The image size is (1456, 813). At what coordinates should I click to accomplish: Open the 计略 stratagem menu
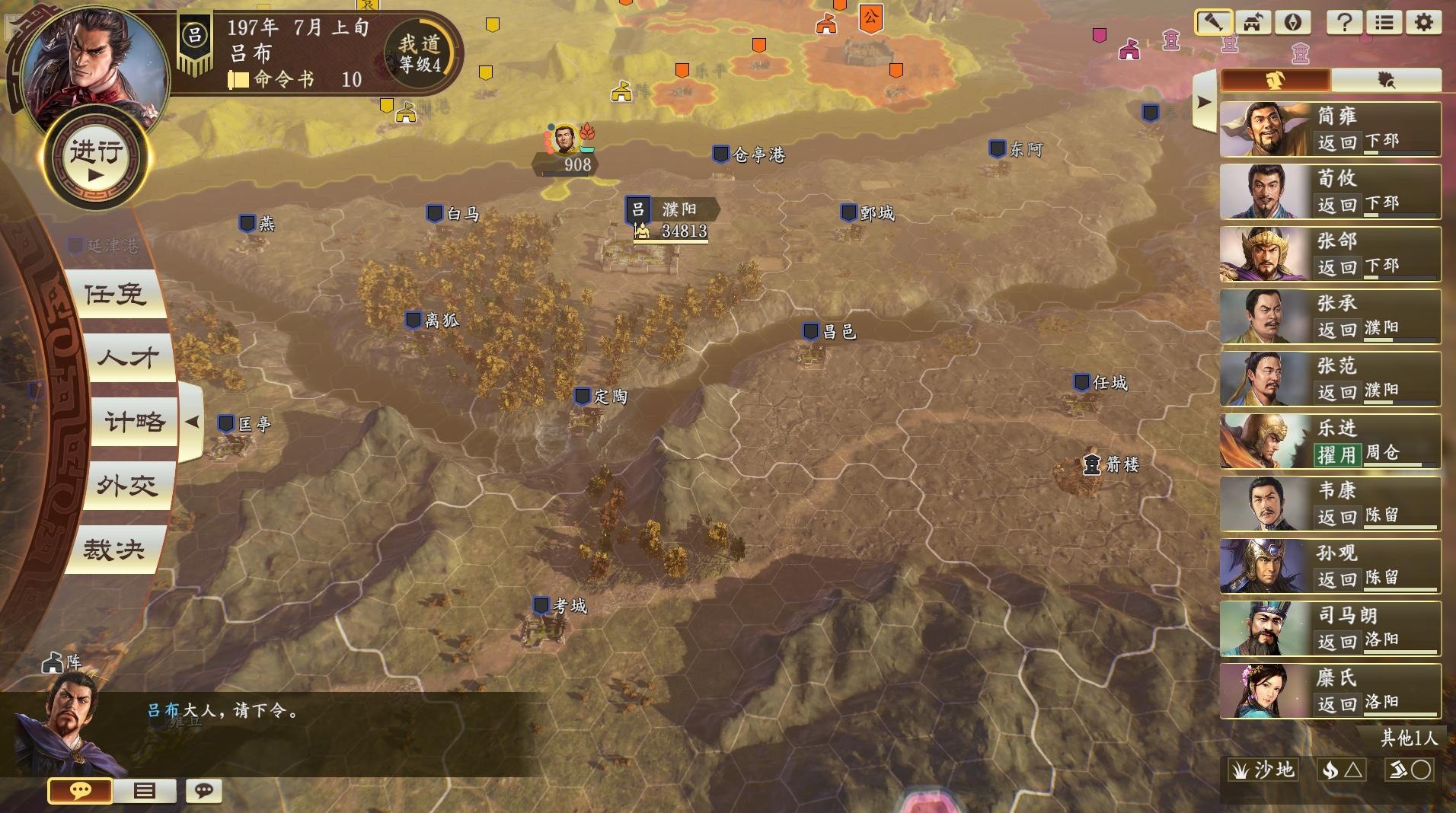(134, 422)
